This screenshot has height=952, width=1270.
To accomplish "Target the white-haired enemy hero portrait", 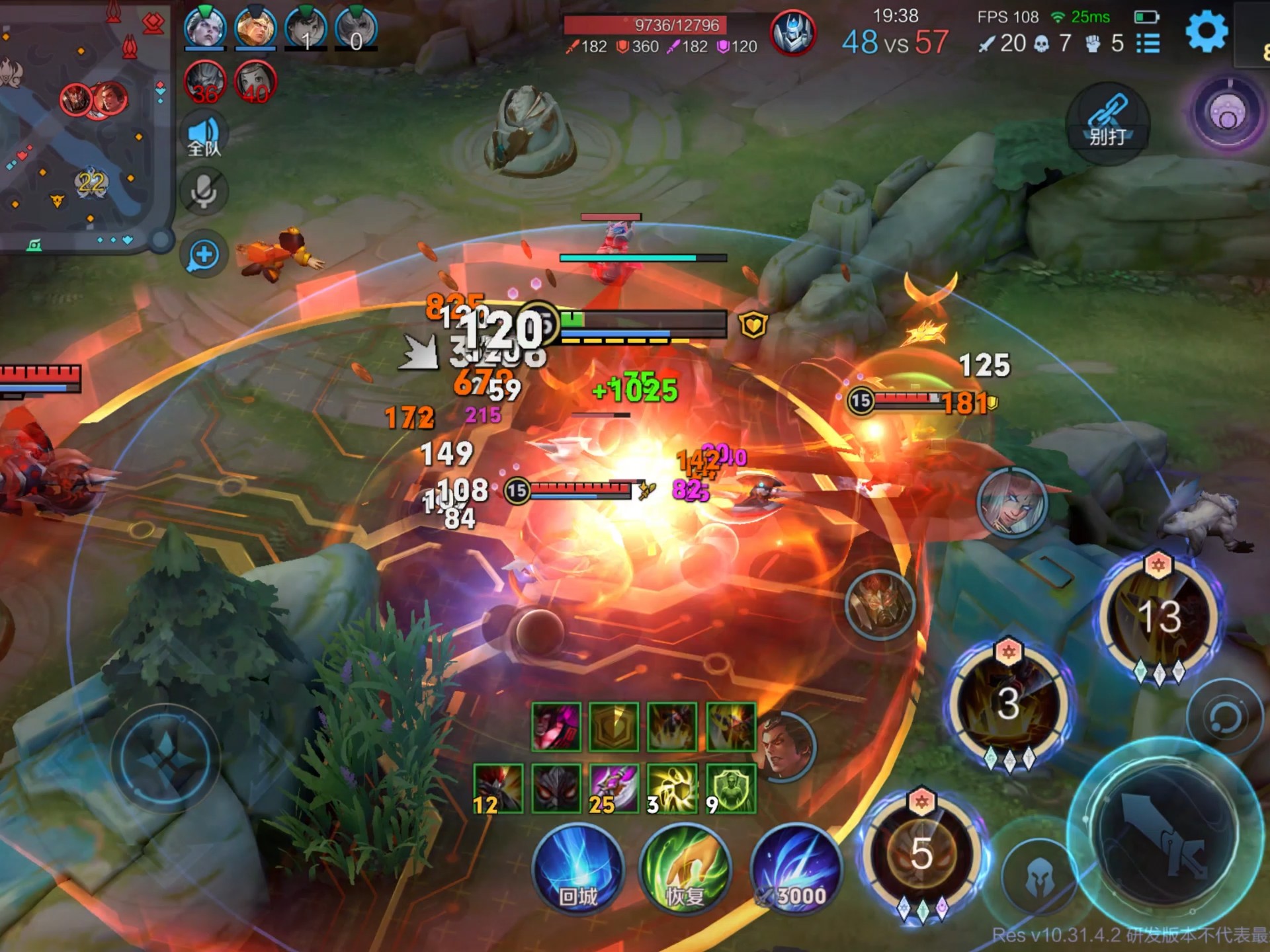I will pyautogui.click(x=1011, y=502).
